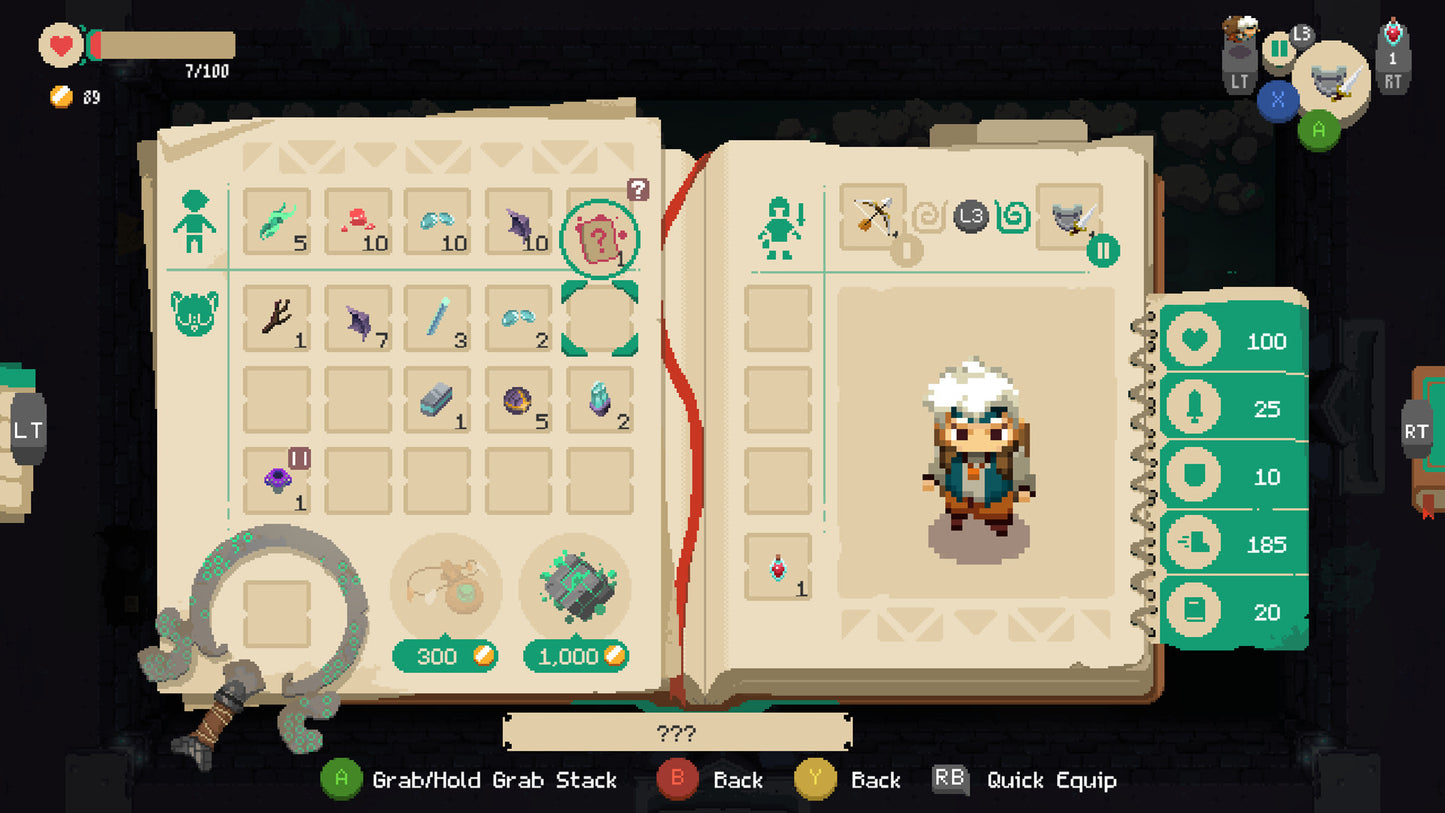Click the LT page tab on the left edge
1445x813 pixels.
(x=29, y=430)
